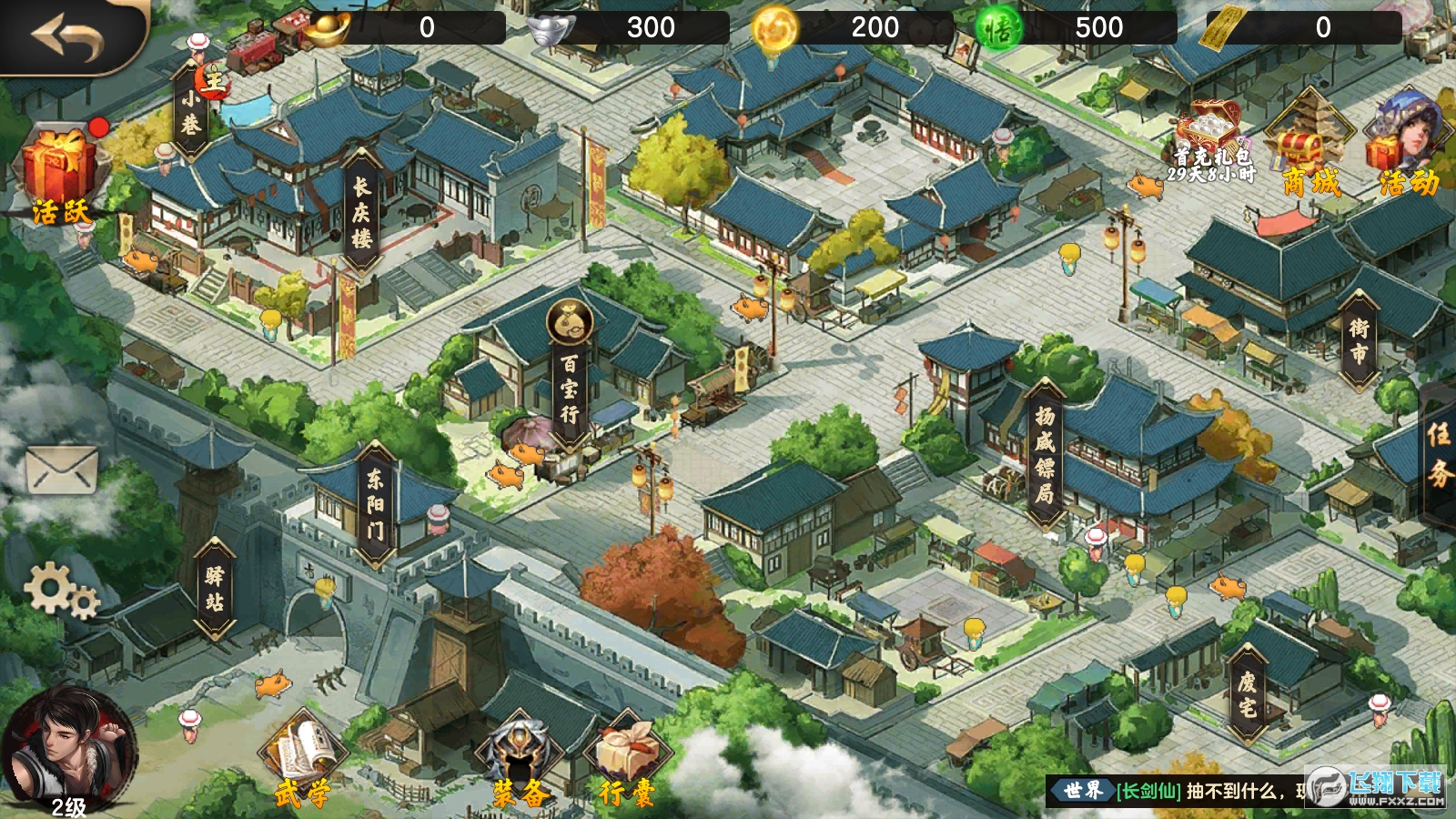Visit the 街市 market label
1456x819 pixels.
1358,341
